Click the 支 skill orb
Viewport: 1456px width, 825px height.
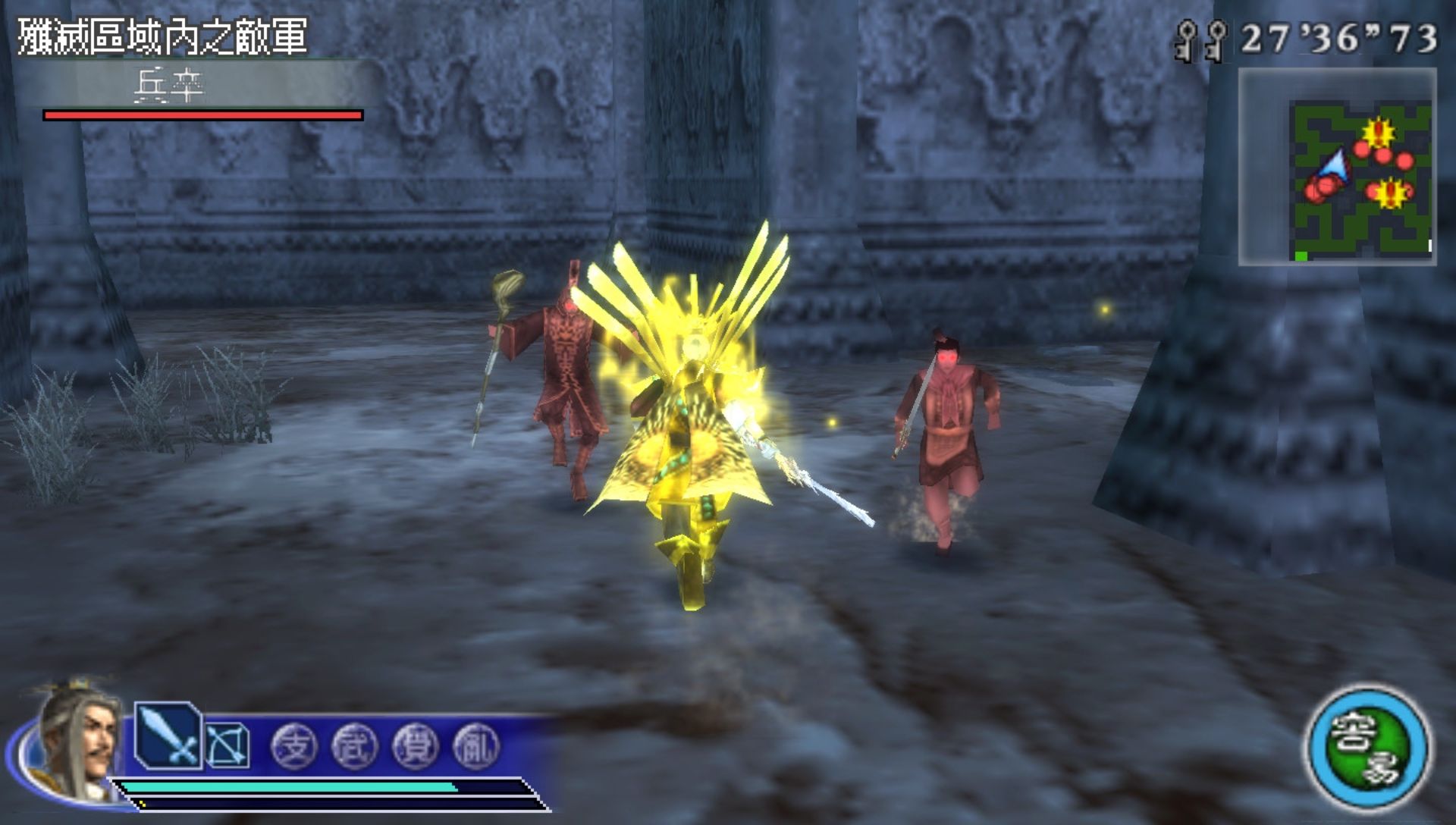294,746
